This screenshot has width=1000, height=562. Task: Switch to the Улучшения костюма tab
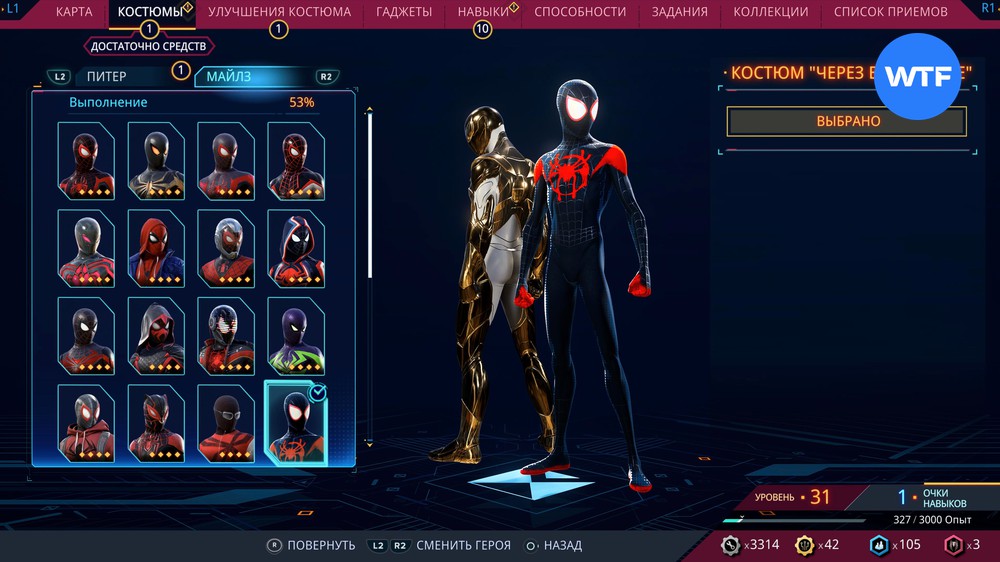pos(279,12)
